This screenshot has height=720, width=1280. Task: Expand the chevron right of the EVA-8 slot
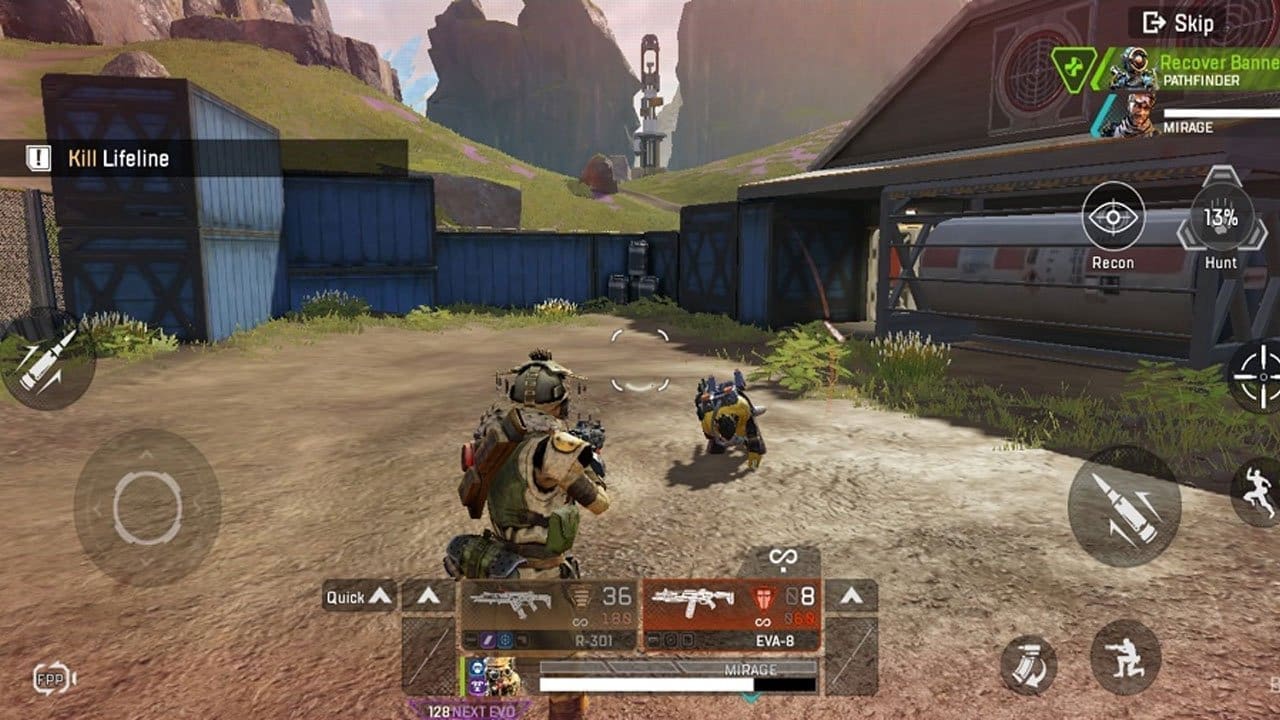pos(852,596)
